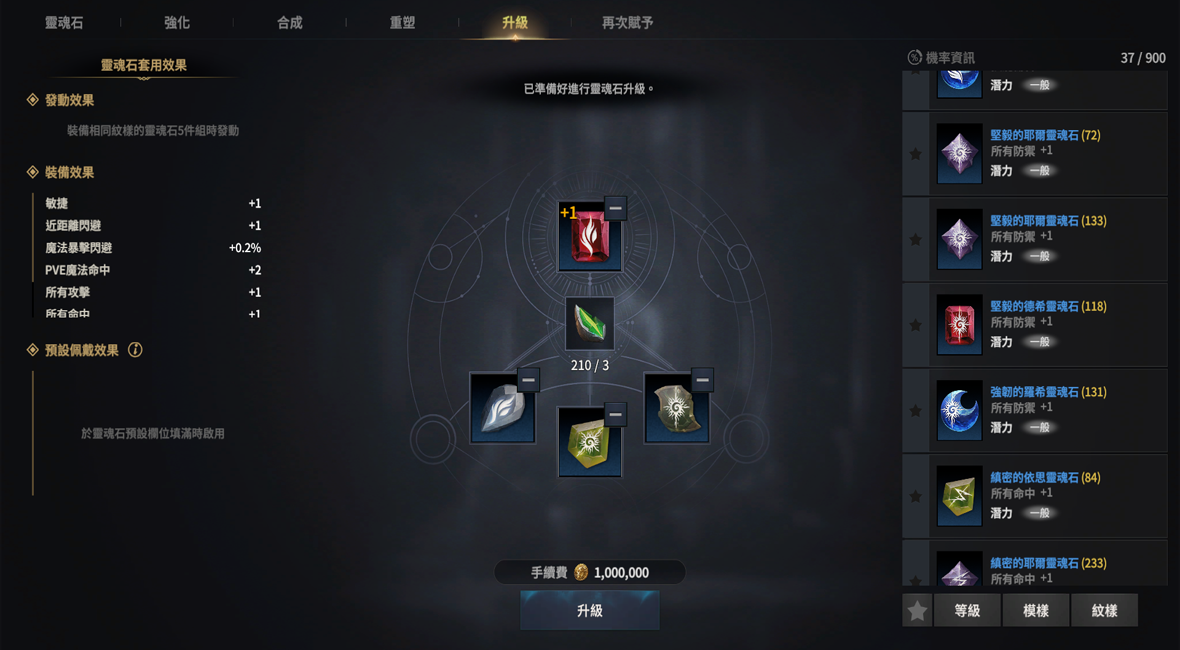Click the 升級 upgrade button
Screen dimensions: 1180x650
coord(589,610)
